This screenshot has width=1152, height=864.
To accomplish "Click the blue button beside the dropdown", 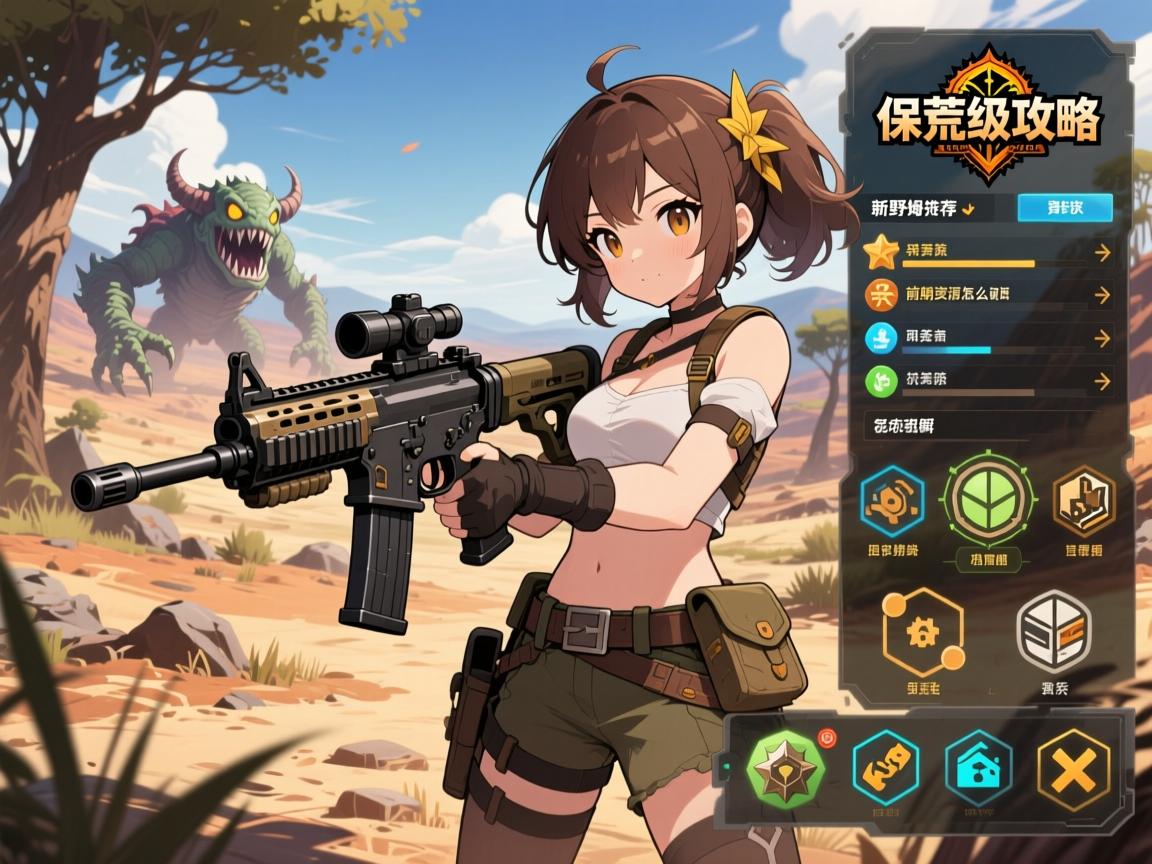I will tap(1064, 208).
